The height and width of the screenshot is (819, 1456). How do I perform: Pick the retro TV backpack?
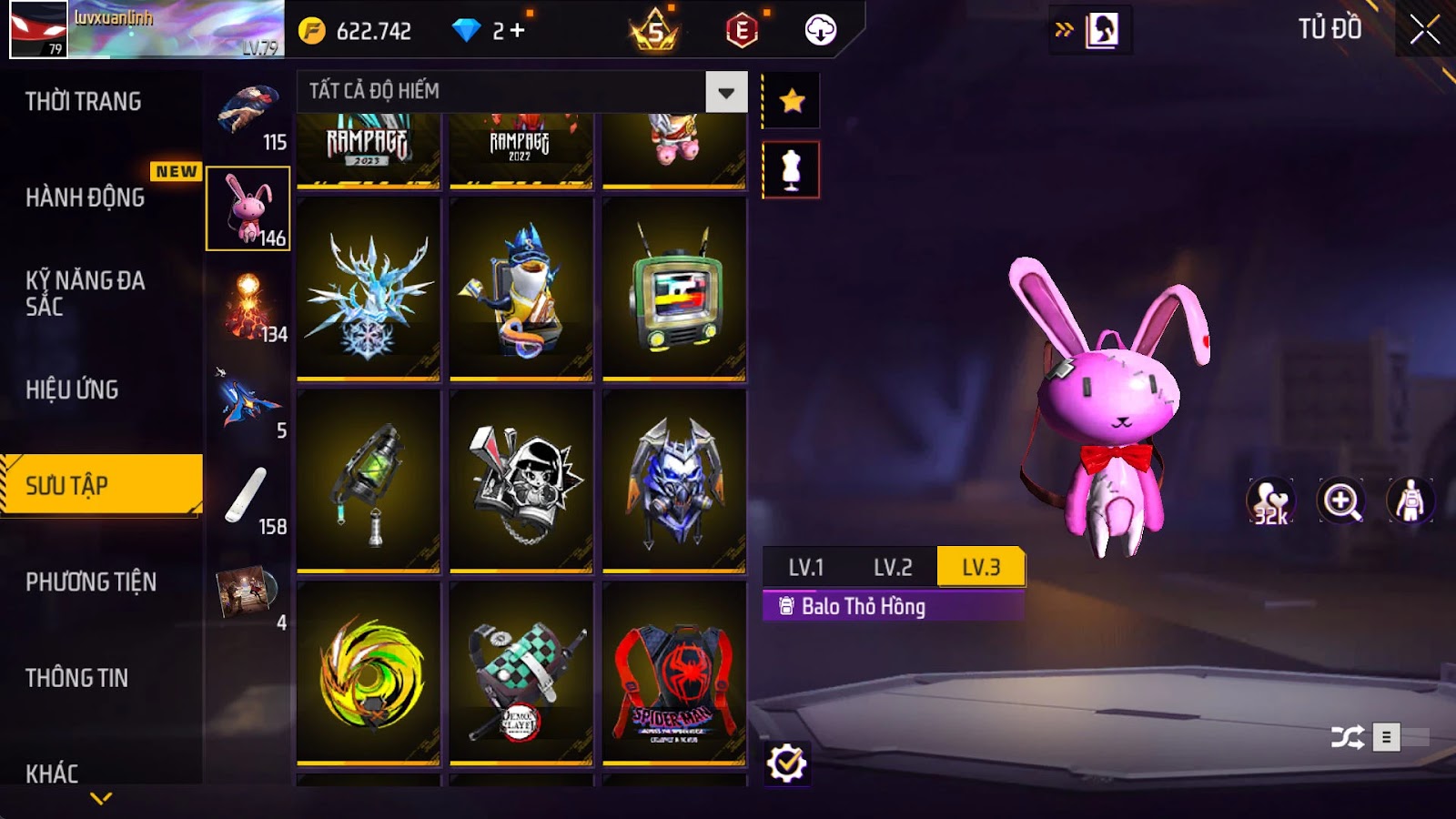tap(673, 289)
